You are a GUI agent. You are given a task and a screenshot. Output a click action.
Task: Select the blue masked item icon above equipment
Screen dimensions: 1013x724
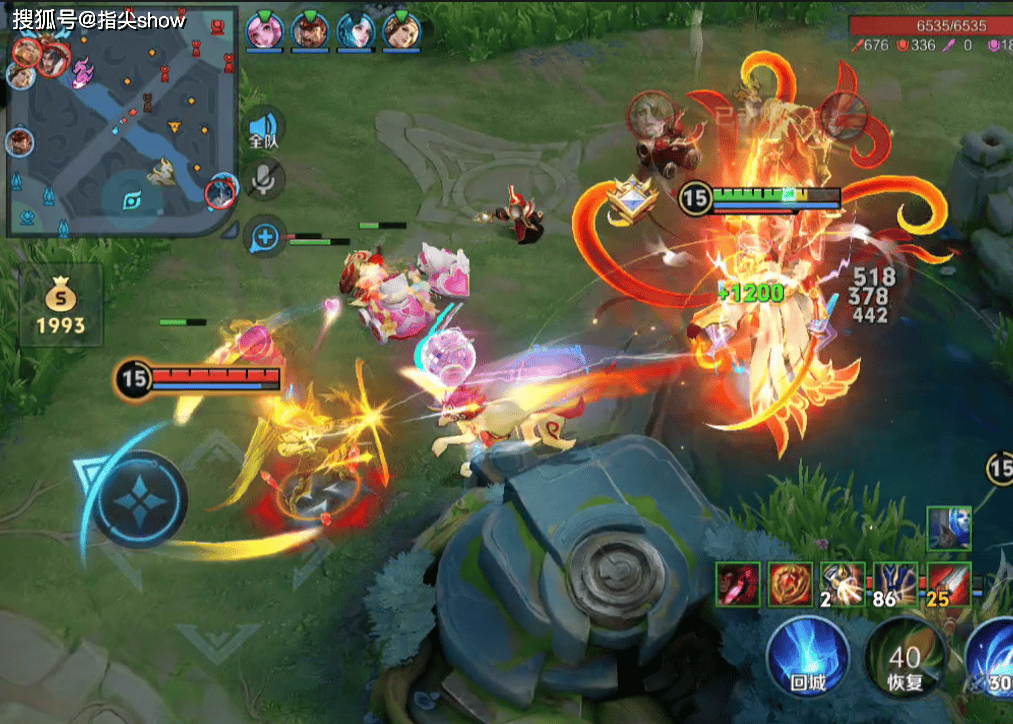pyautogui.click(x=947, y=527)
